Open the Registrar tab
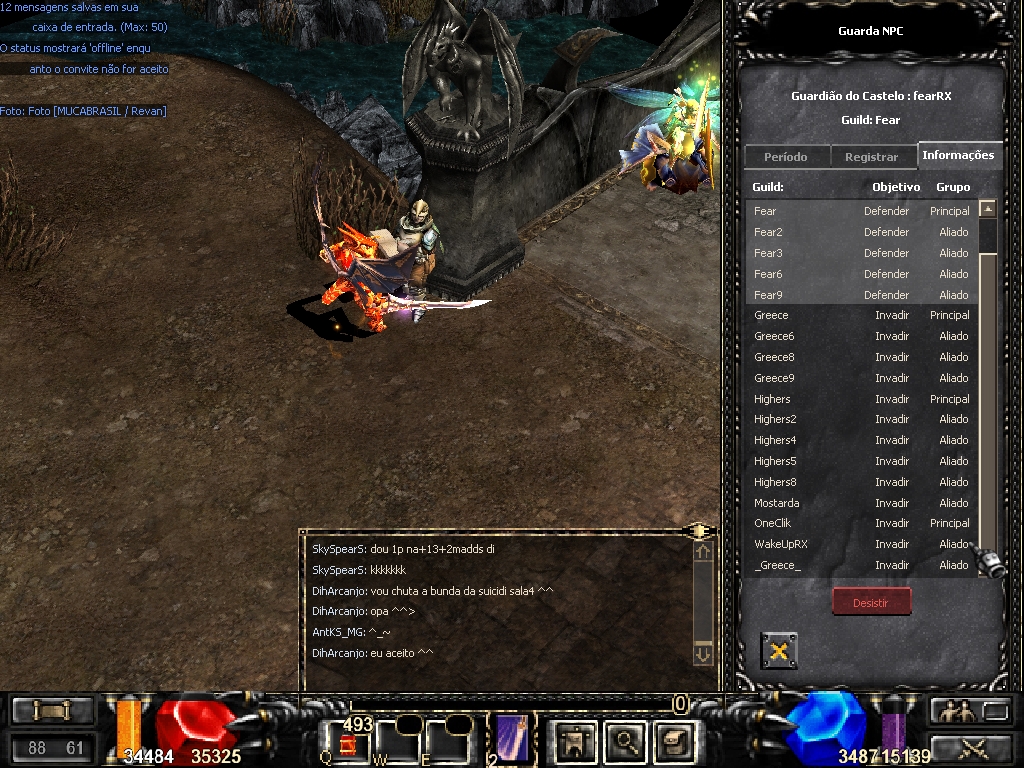The height and width of the screenshot is (768, 1024). pyautogui.click(x=871, y=157)
